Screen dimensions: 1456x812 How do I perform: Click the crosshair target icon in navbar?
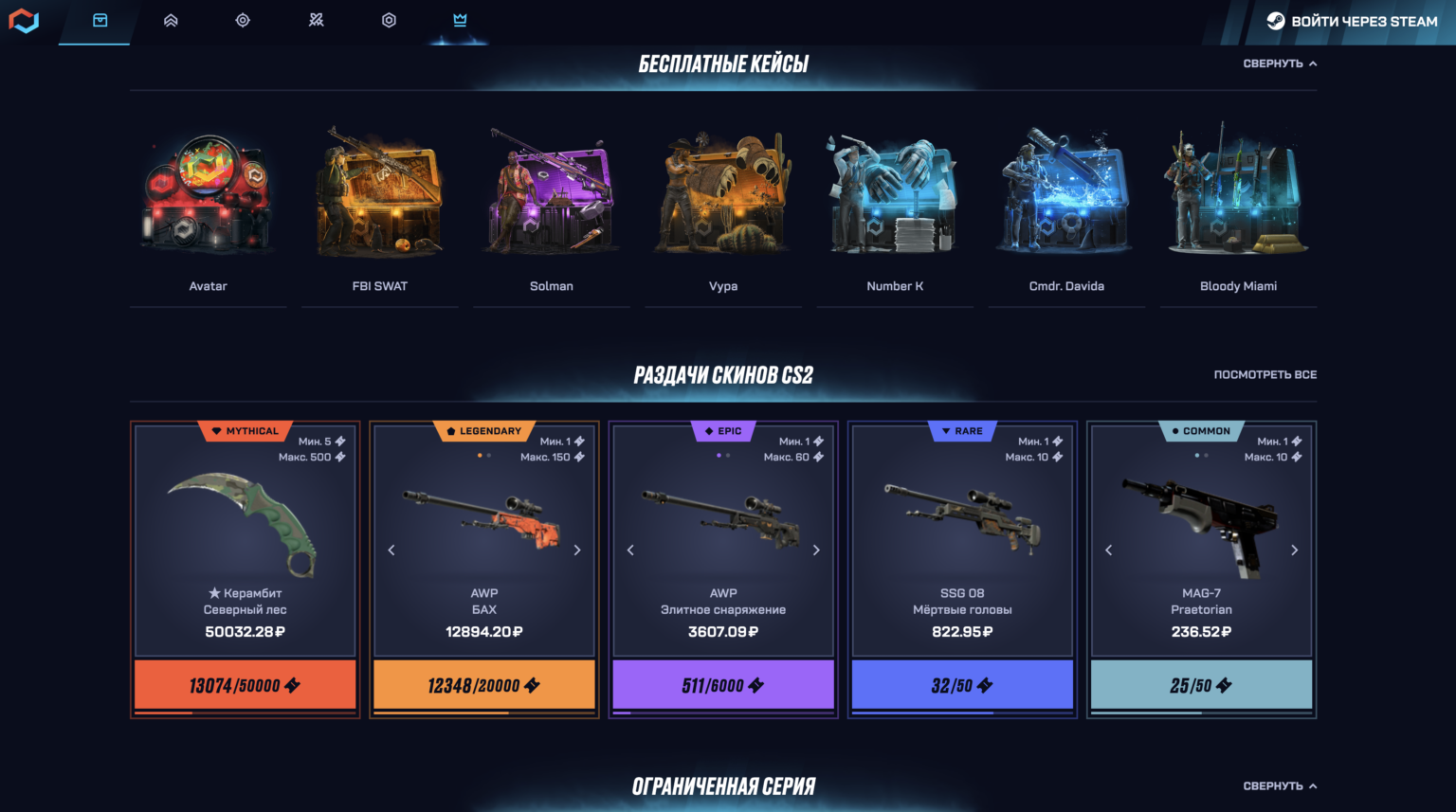pyautogui.click(x=243, y=20)
